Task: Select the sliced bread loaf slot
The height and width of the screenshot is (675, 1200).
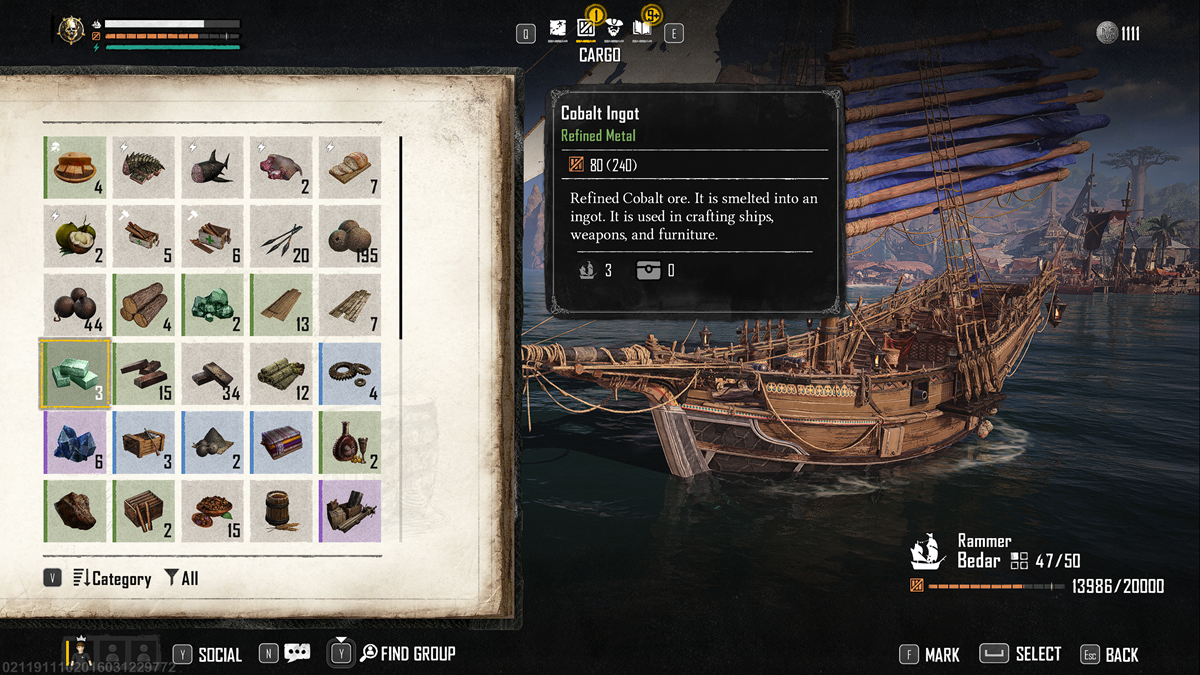Action: tap(350, 167)
